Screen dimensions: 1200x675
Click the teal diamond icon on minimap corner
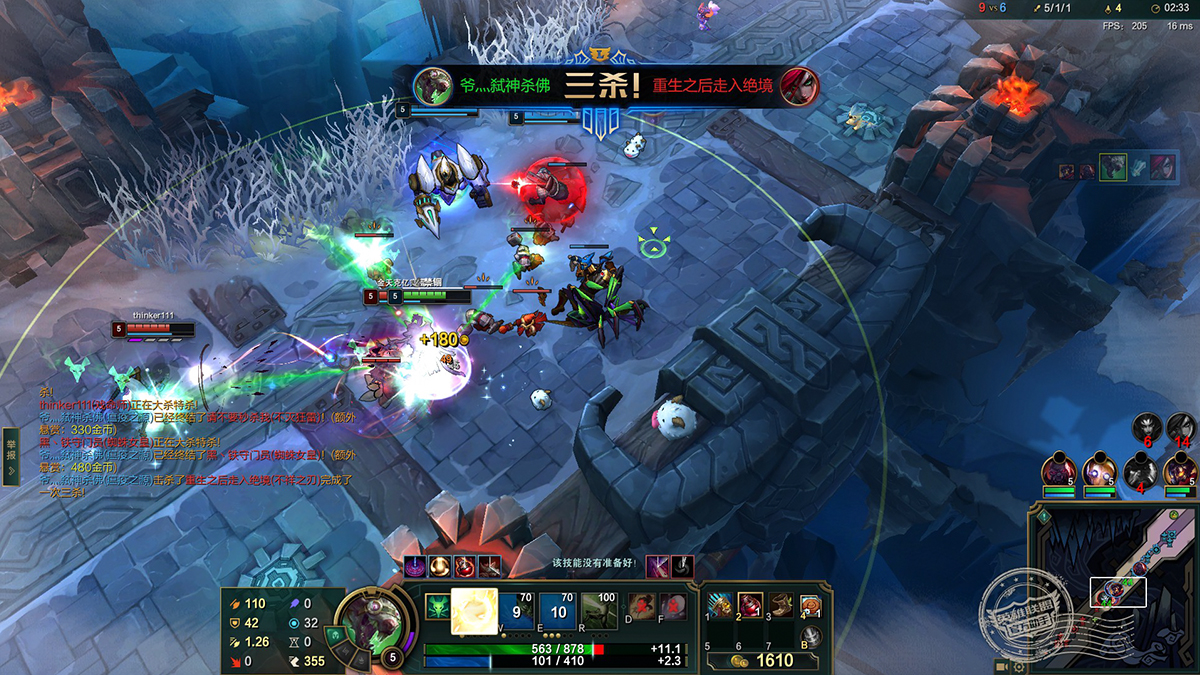click(1044, 516)
